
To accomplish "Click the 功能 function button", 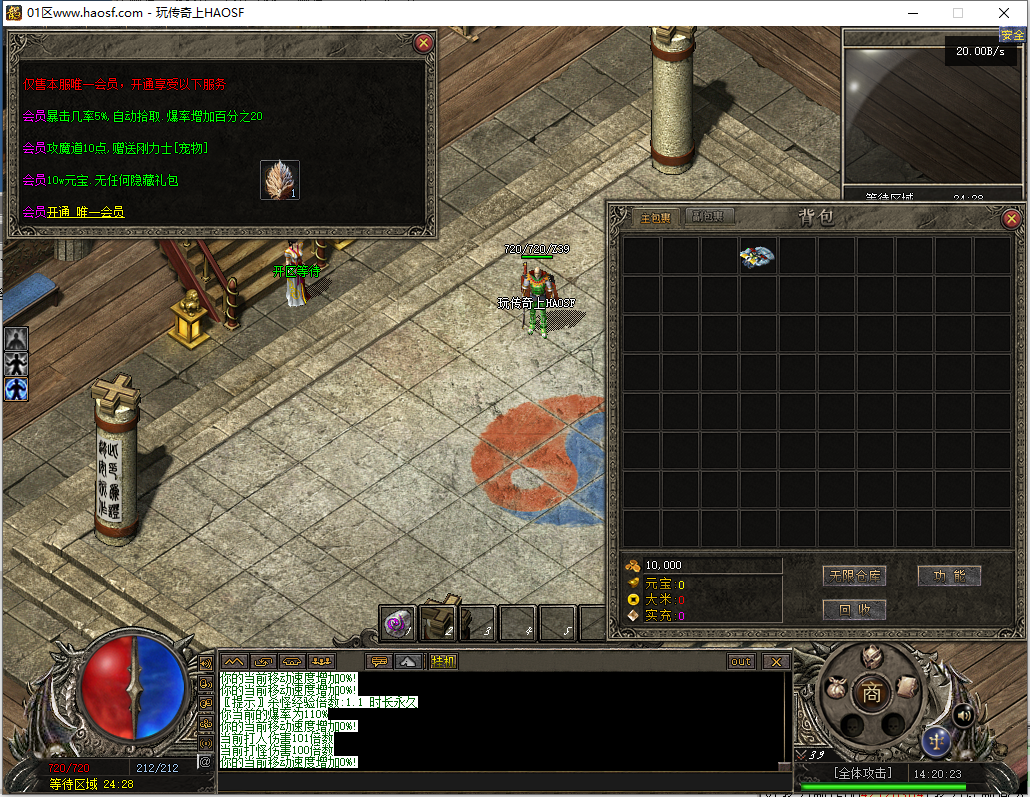I will point(949,576).
